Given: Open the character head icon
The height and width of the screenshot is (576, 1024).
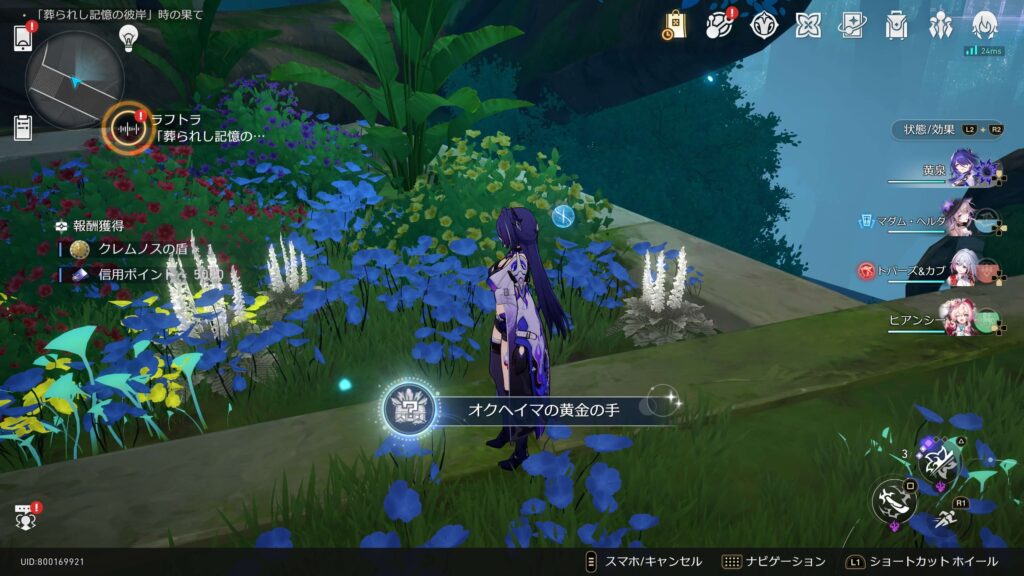Looking at the screenshot, I should point(985,25).
